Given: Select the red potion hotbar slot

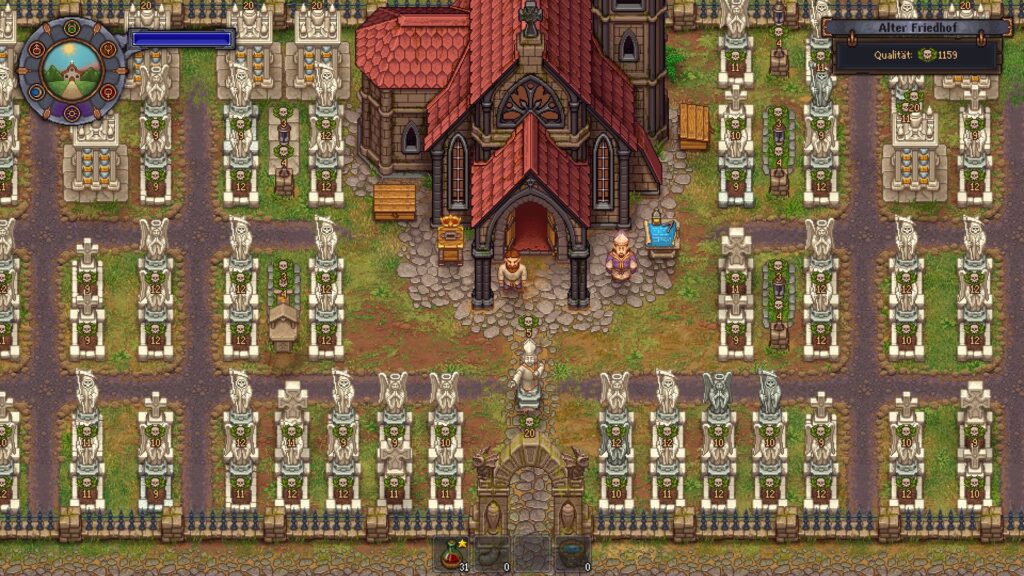Looking at the screenshot, I should [x=450, y=554].
